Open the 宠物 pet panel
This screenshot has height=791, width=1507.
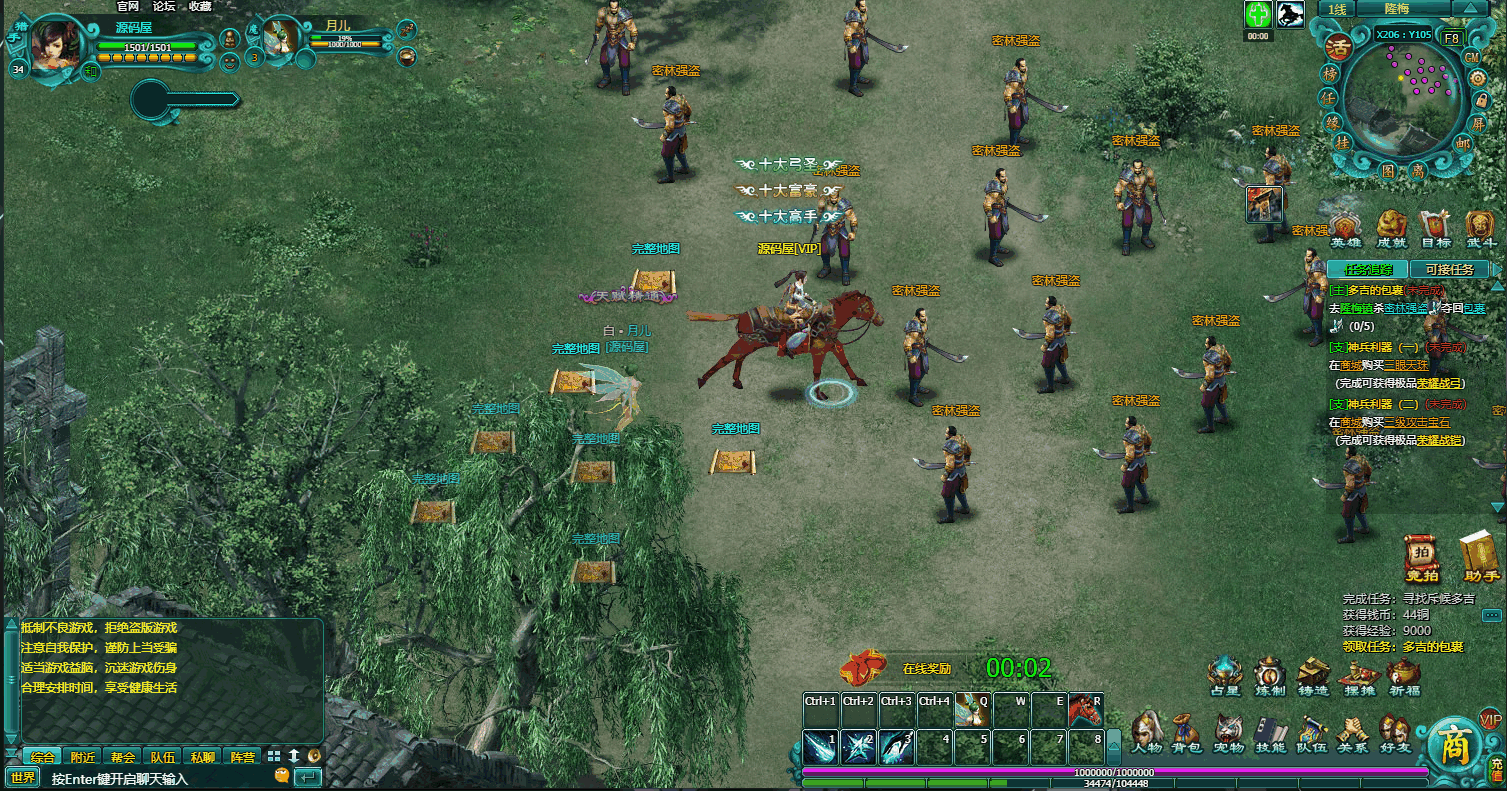point(1228,732)
